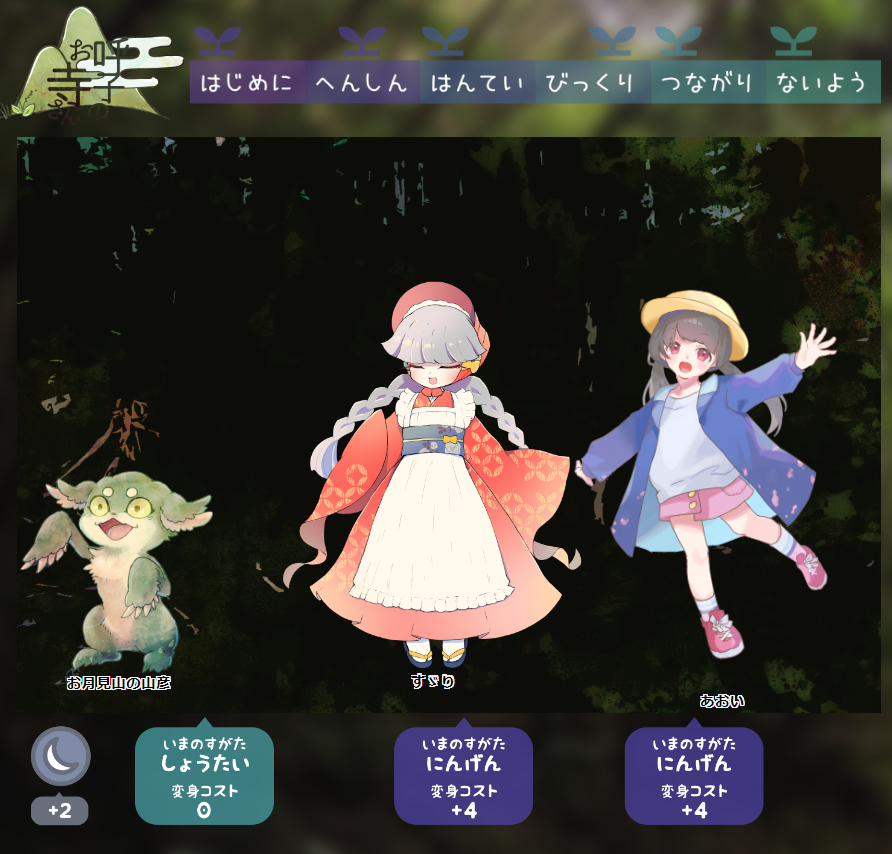Choose すゞり's にんげん form panel
Viewport: 892px width, 854px height.
pyautogui.click(x=463, y=776)
